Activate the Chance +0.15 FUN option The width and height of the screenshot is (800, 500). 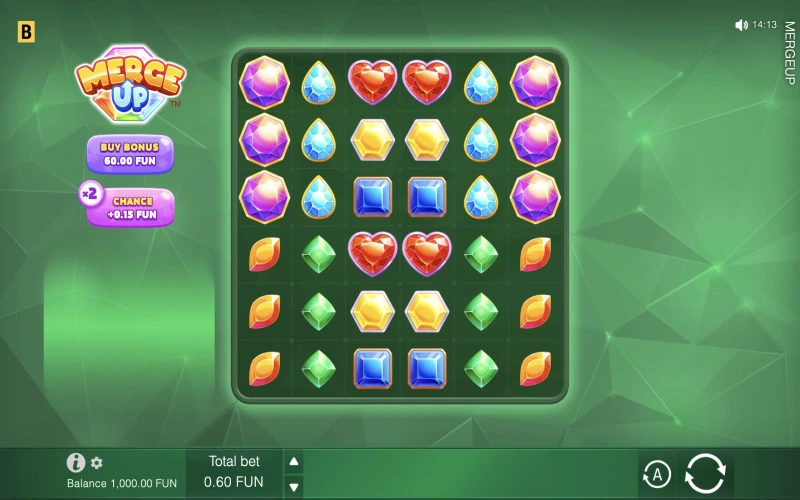(x=132, y=207)
